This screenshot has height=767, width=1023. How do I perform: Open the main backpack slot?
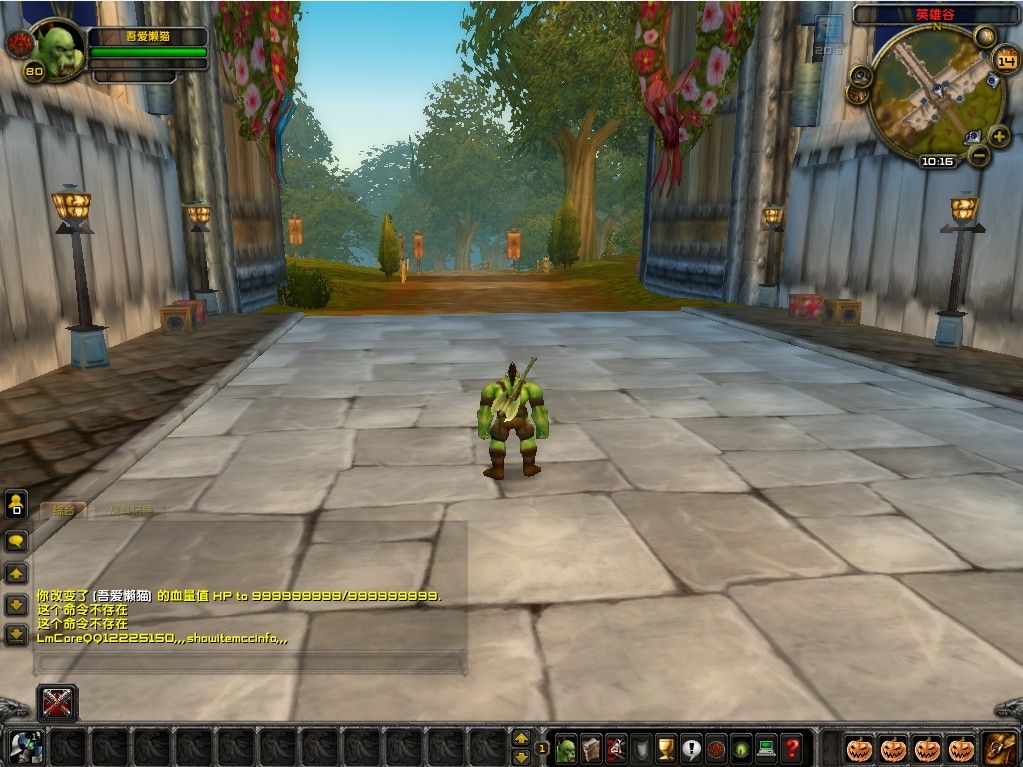[x=1001, y=747]
